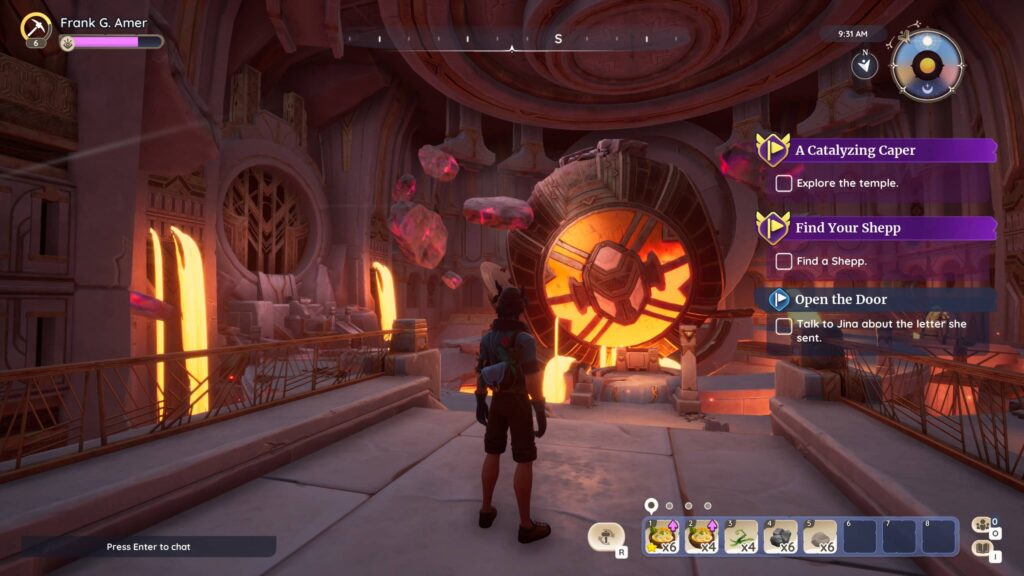The height and width of the screenshot is (576, 1024).
Task: Open the friends social icon
Action: click(x=982, y=525)
